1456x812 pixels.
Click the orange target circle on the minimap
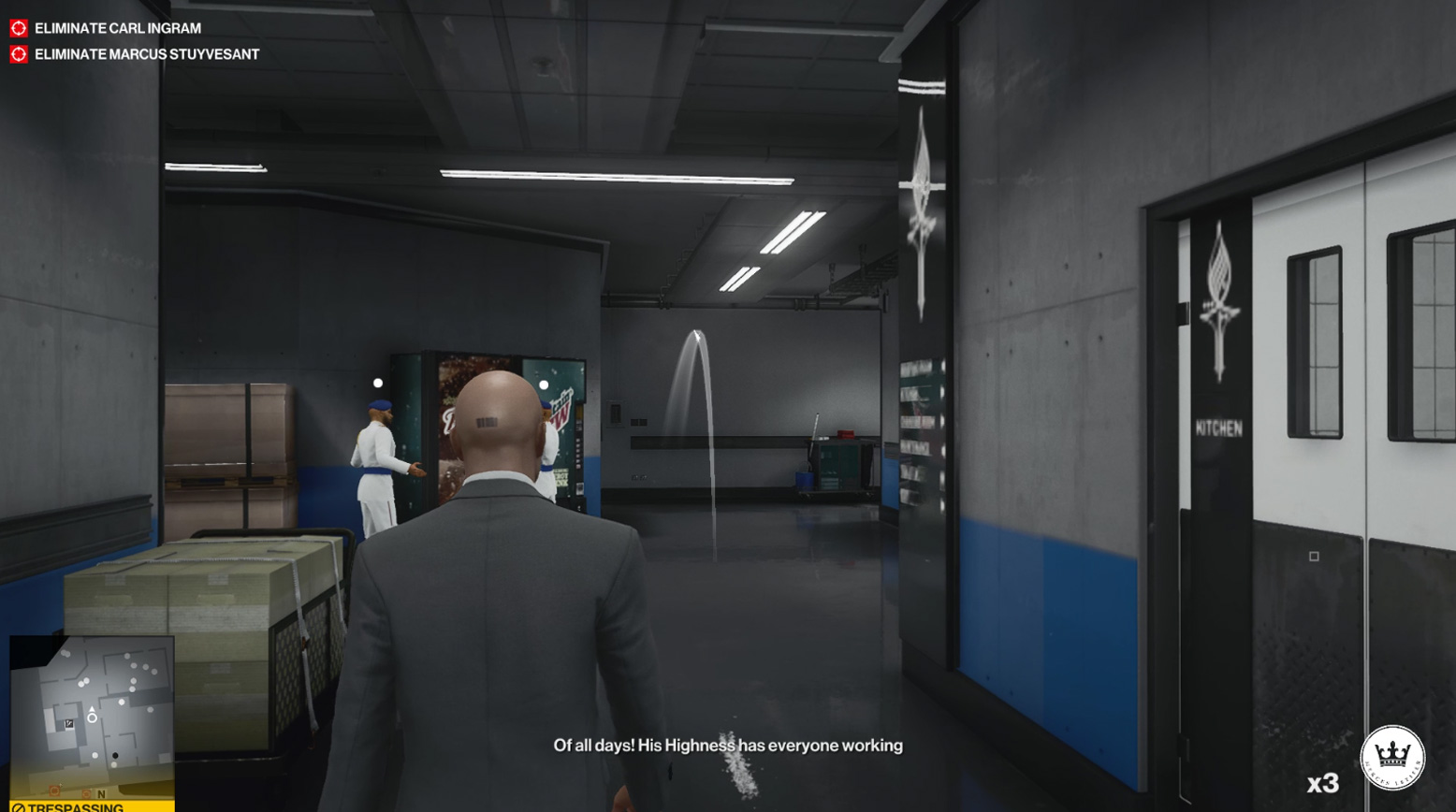tap(55, 791)
